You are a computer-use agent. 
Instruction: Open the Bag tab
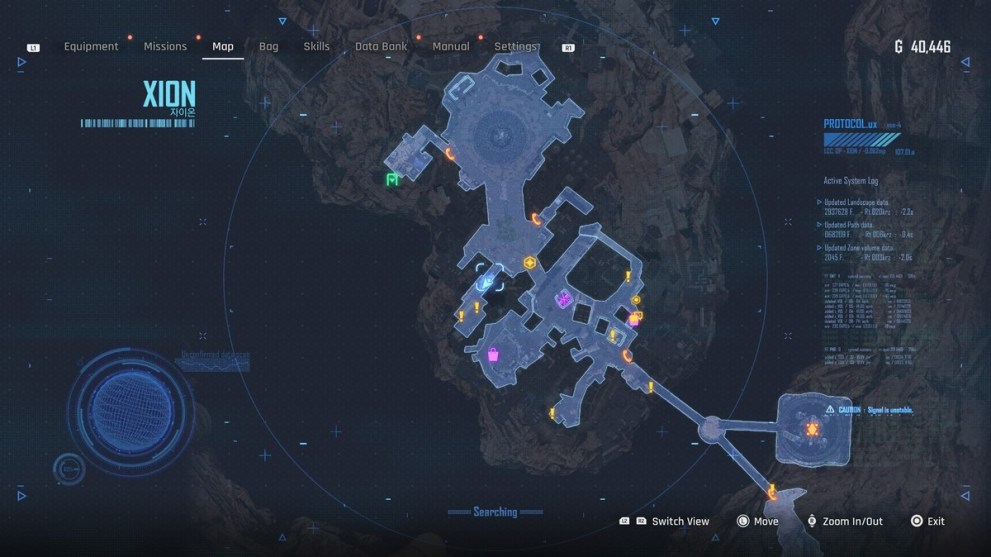pyautogui.click(x=268, y=46)
